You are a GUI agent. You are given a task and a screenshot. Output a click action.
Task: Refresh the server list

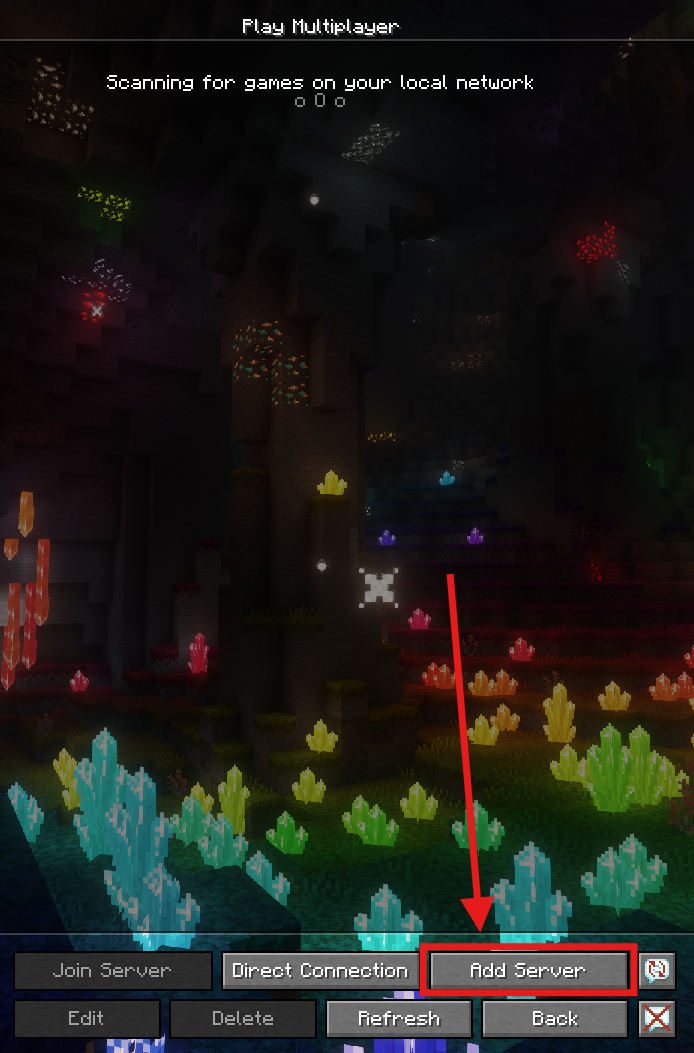coord(399,1019)
